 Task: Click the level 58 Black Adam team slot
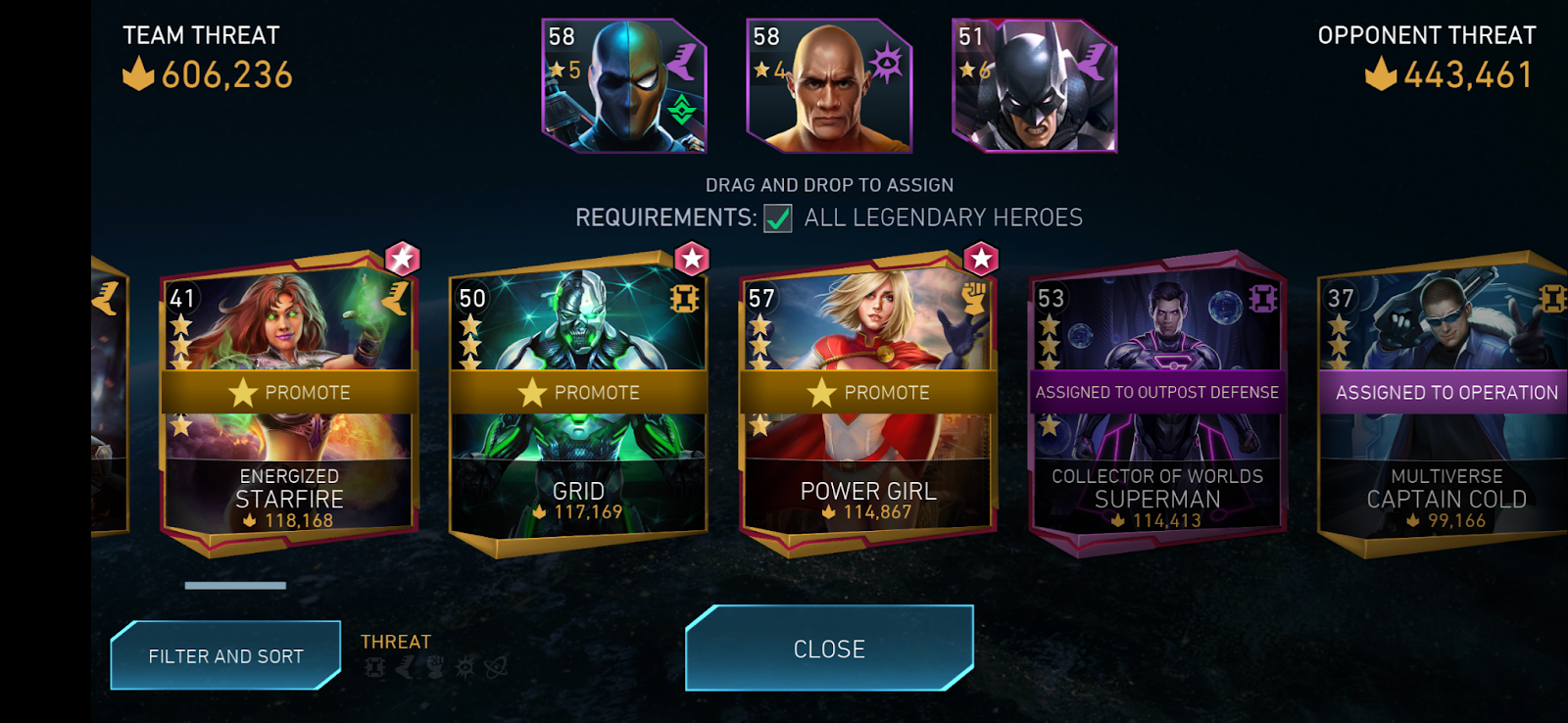pos(829,86)
